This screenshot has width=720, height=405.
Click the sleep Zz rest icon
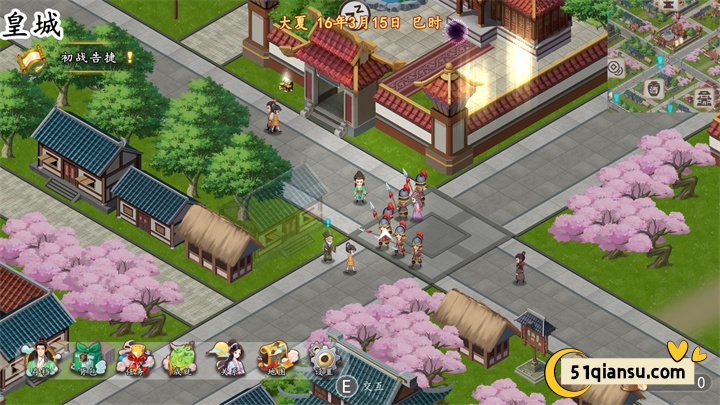(x=360, y=8)
